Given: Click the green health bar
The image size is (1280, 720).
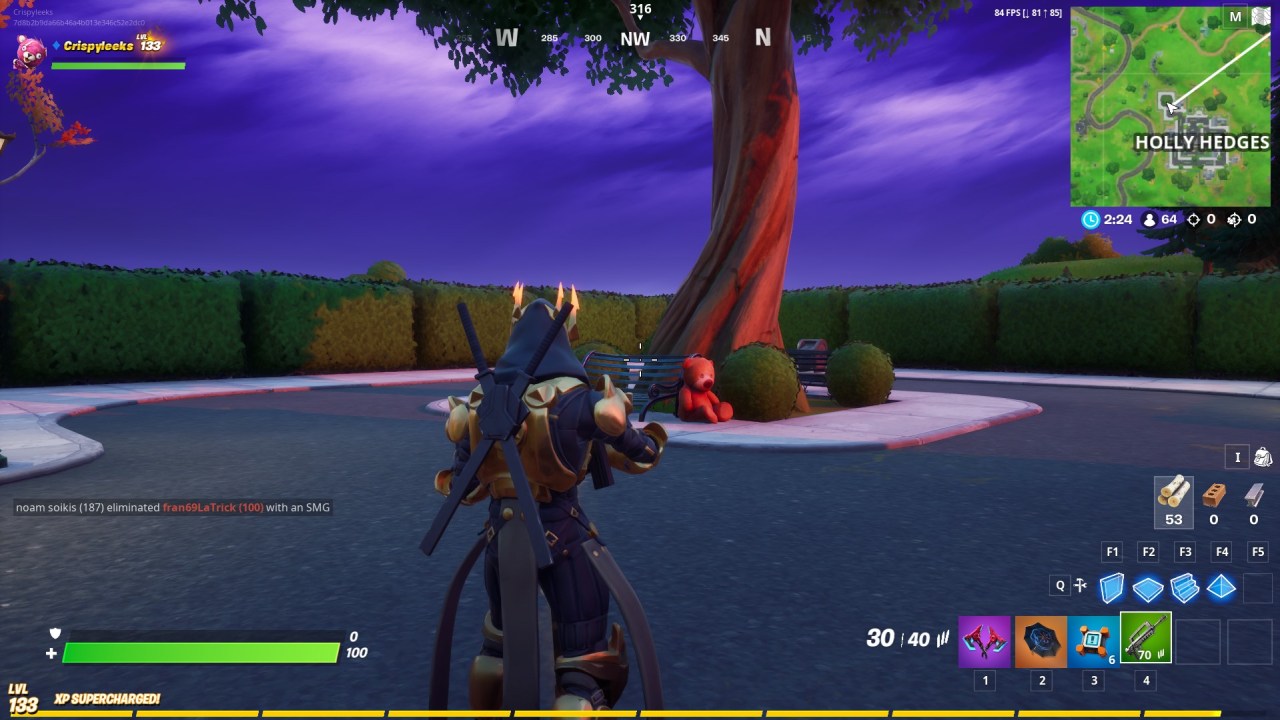Looking at the screenshot, I should coord(200,653).
